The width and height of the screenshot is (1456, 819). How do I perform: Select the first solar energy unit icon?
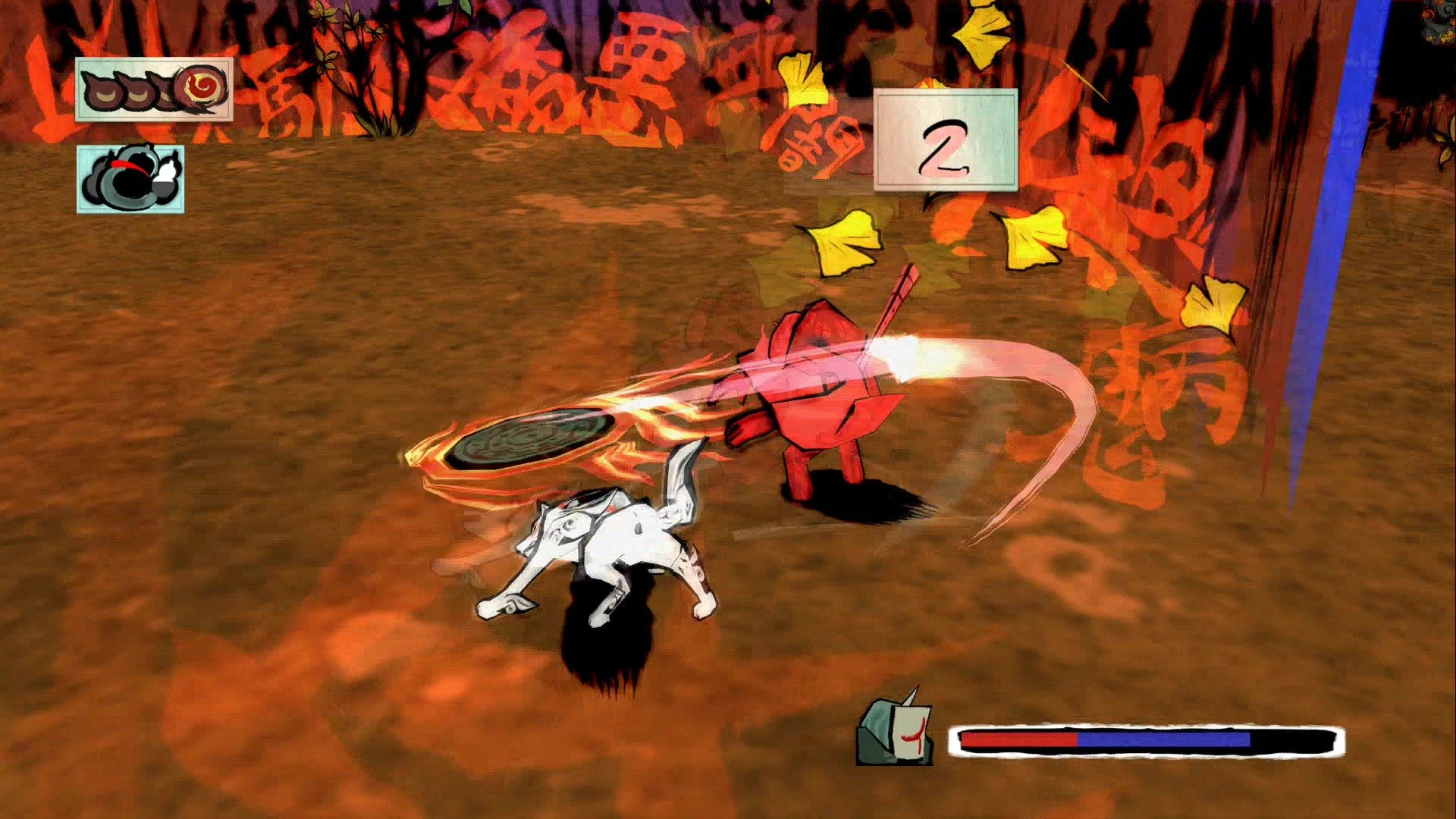102,91
